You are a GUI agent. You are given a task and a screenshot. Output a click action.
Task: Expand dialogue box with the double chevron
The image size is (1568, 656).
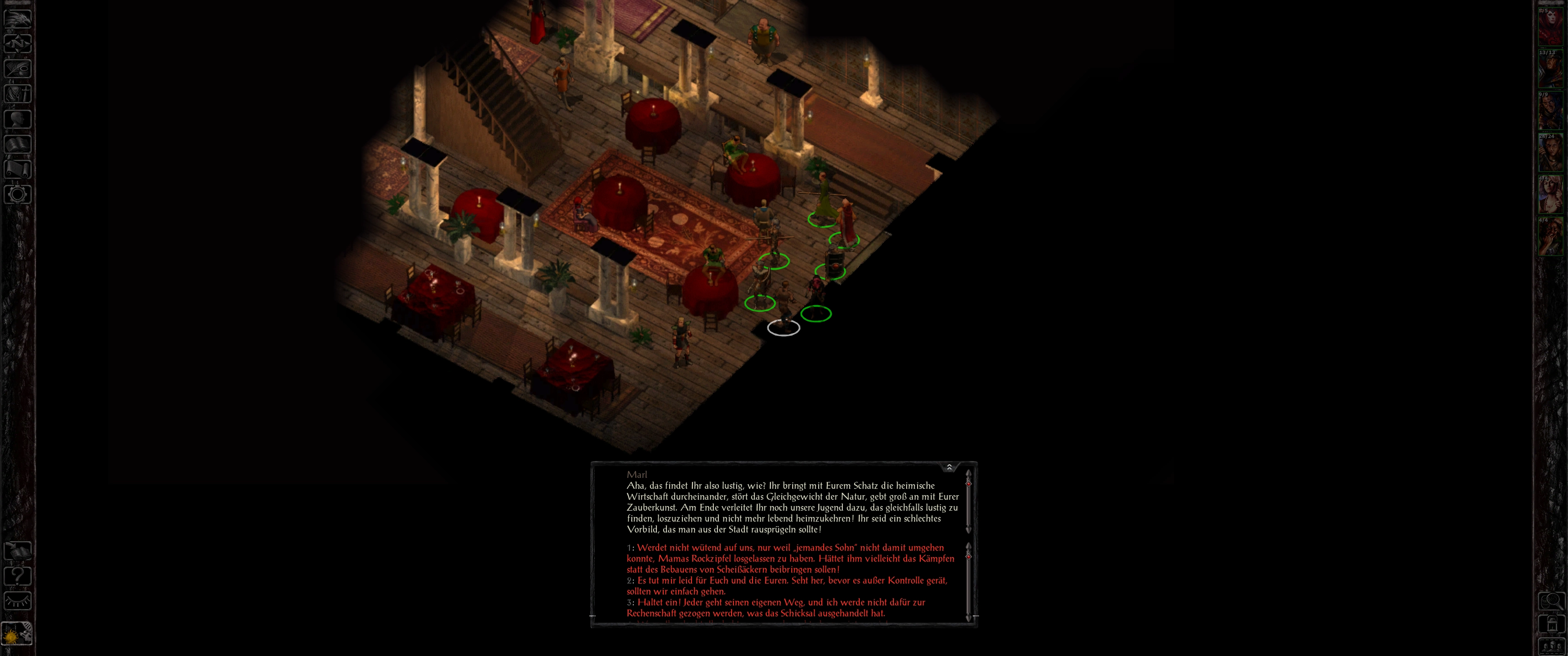[949, 467]
